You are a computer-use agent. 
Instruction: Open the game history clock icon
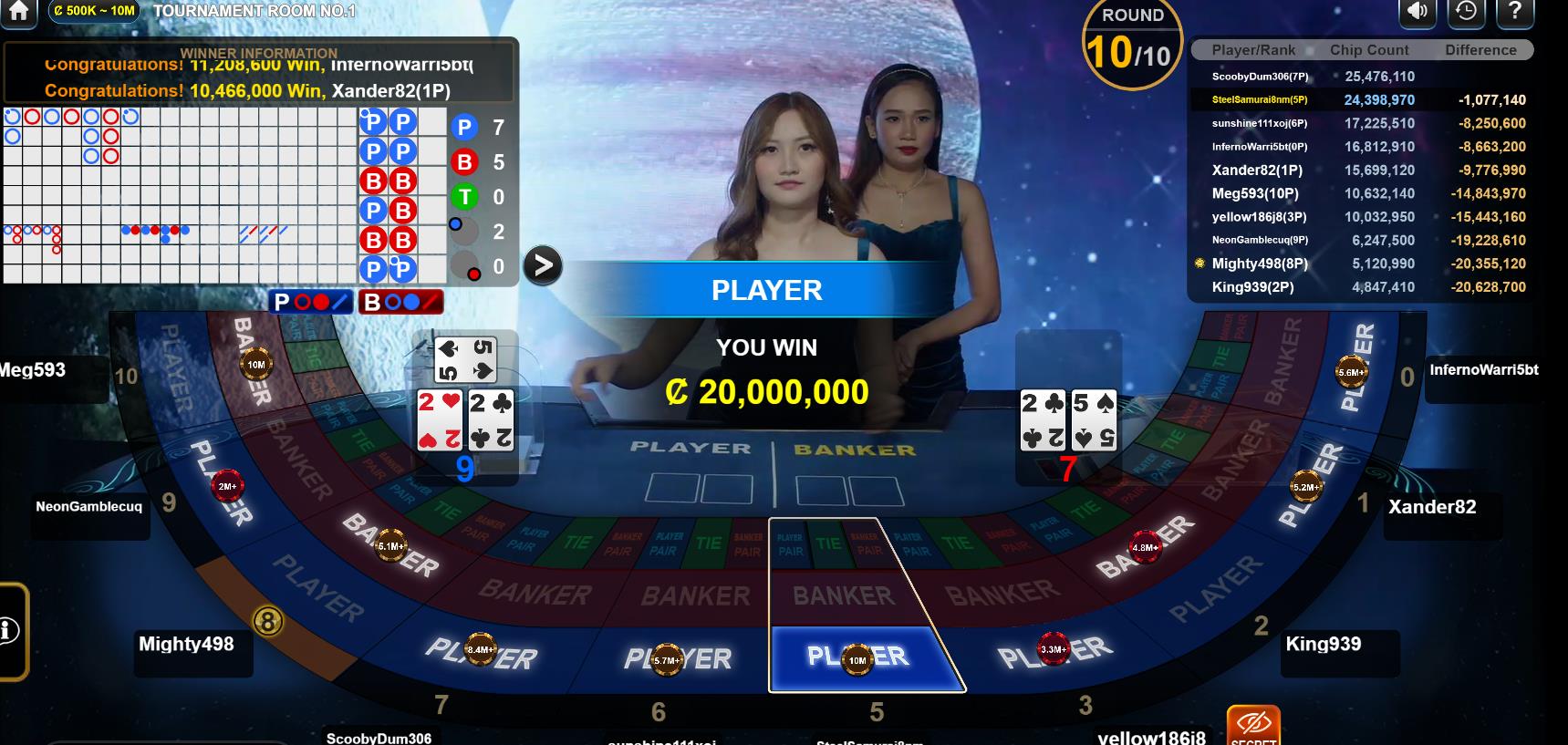[1467, 10]
